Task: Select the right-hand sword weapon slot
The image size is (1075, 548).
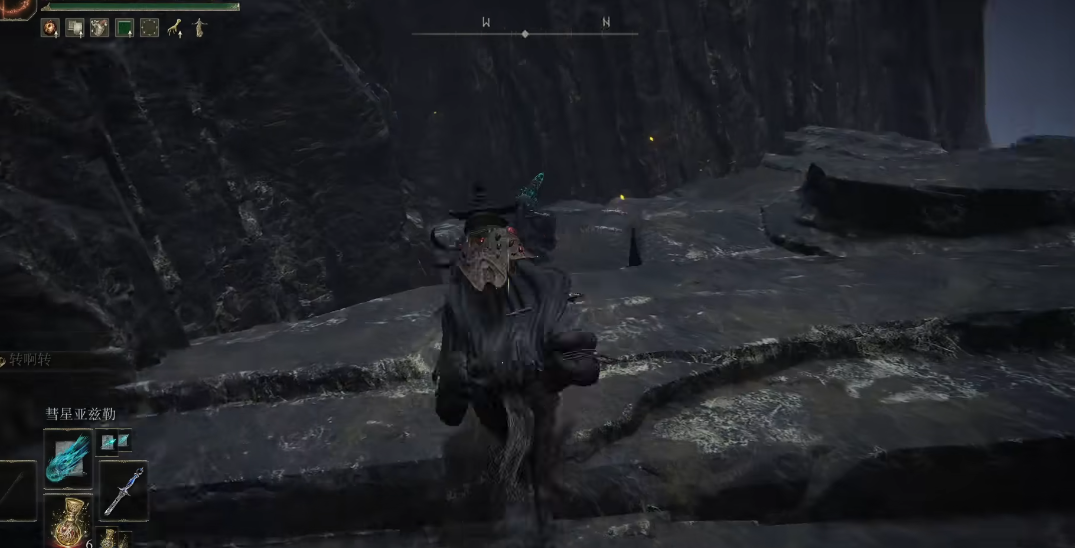Action: tap(123, 490)
